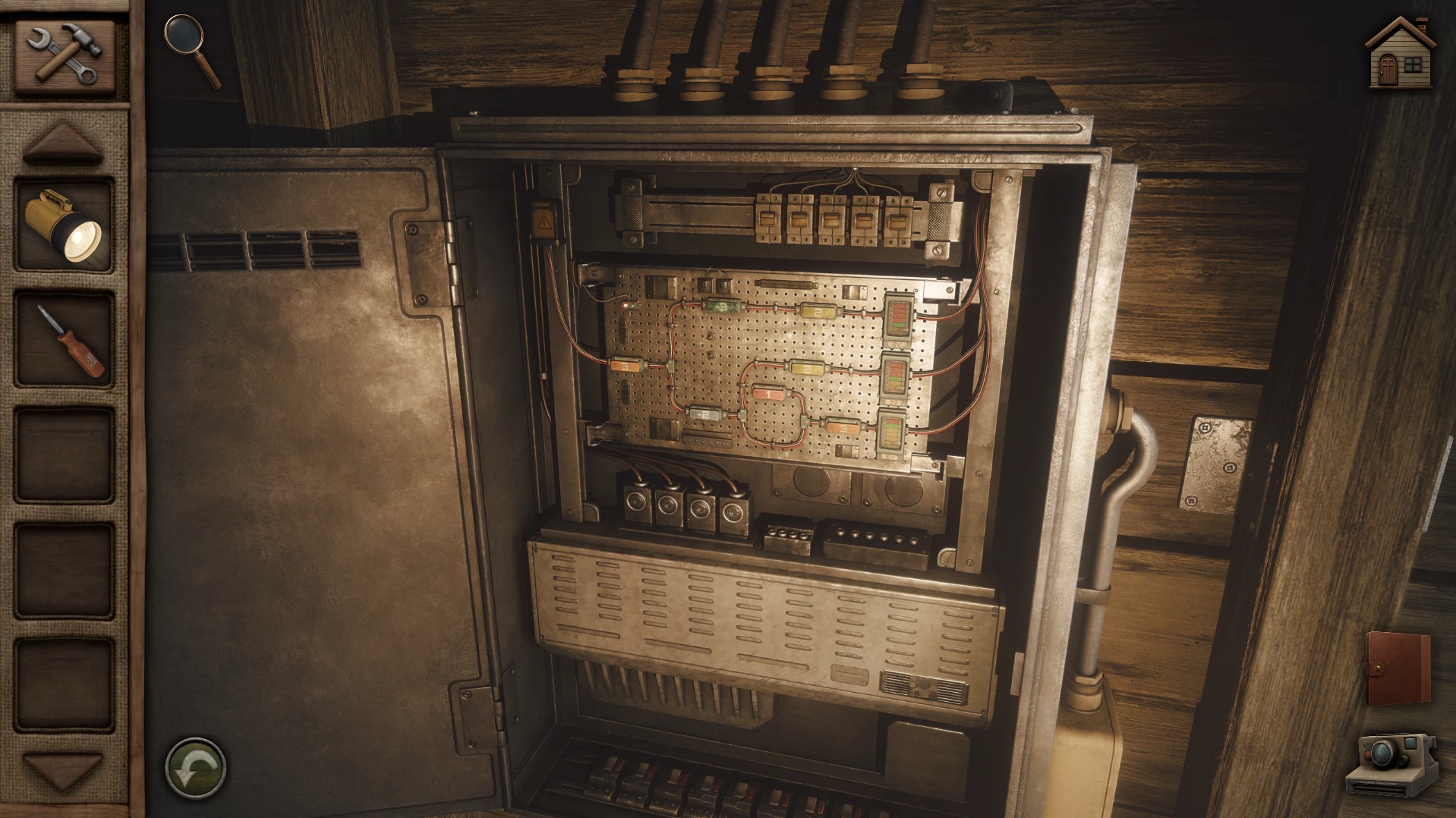
Task: Open the house home menu icon
Action: click(1400, 53)
